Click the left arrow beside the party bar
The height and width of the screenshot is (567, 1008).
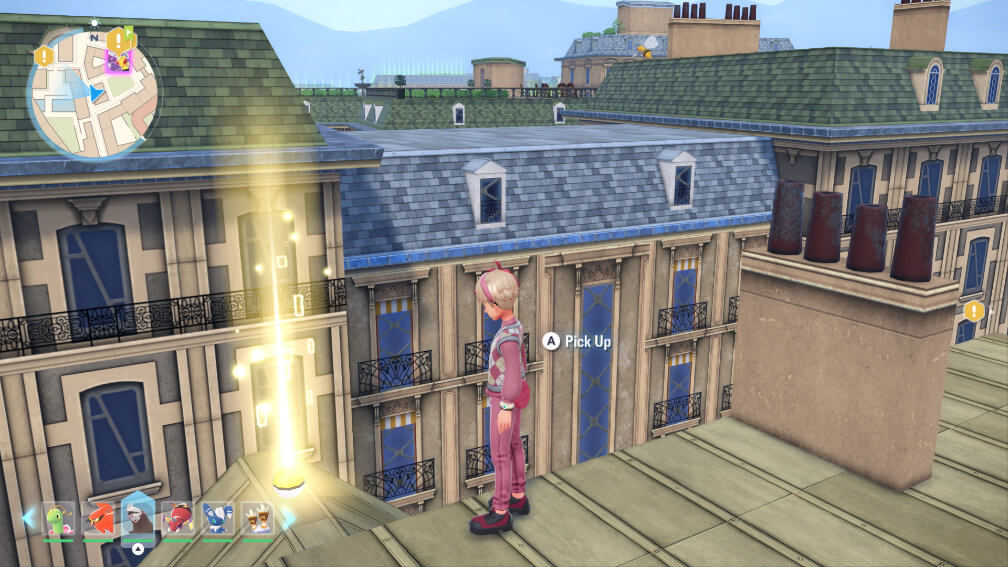(29, 518)
